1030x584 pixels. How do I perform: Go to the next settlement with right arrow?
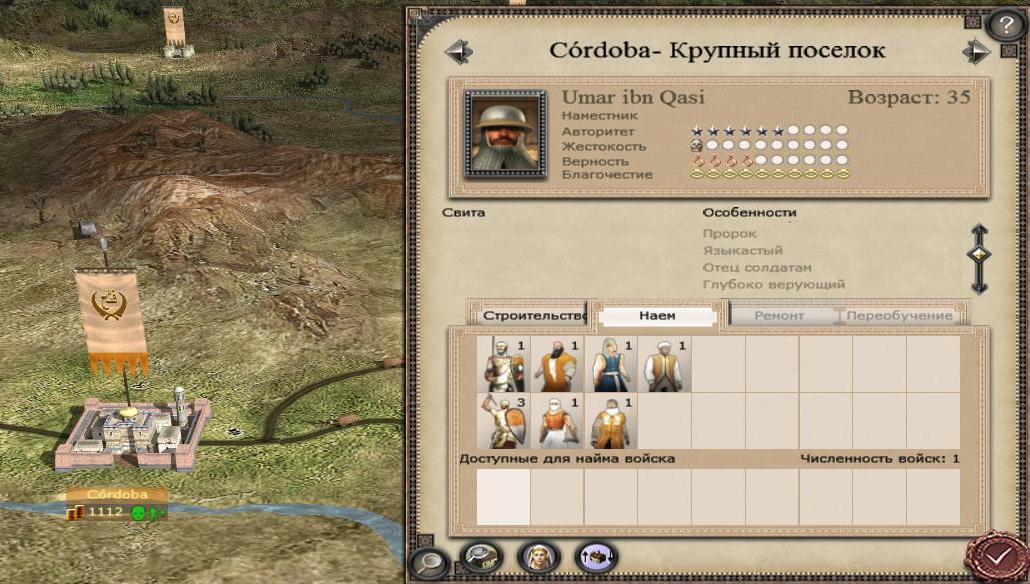point(975,50)
